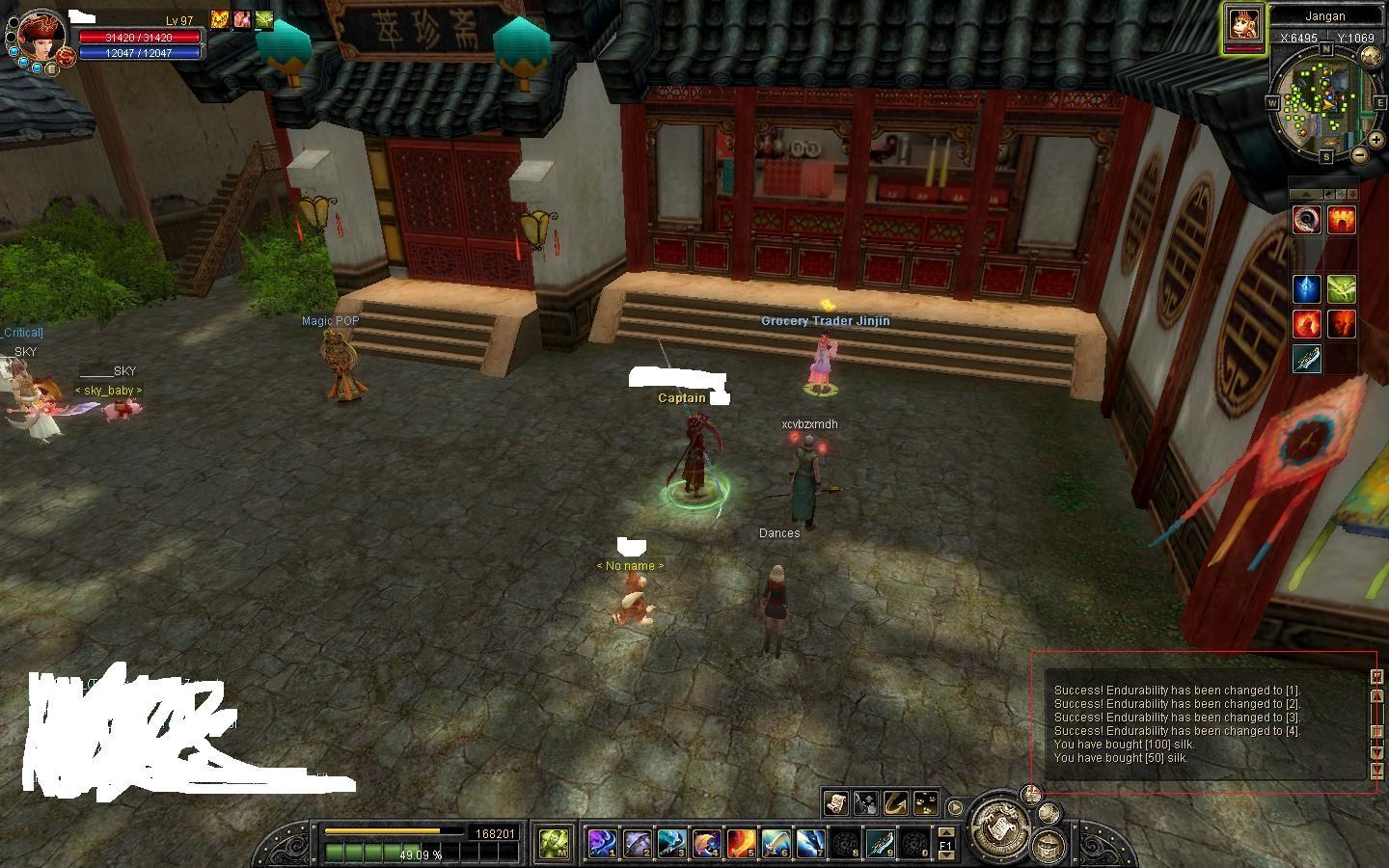Select the blade skill in slot 9
This screenshot has height=868, width=1389.
click(879, 843)
